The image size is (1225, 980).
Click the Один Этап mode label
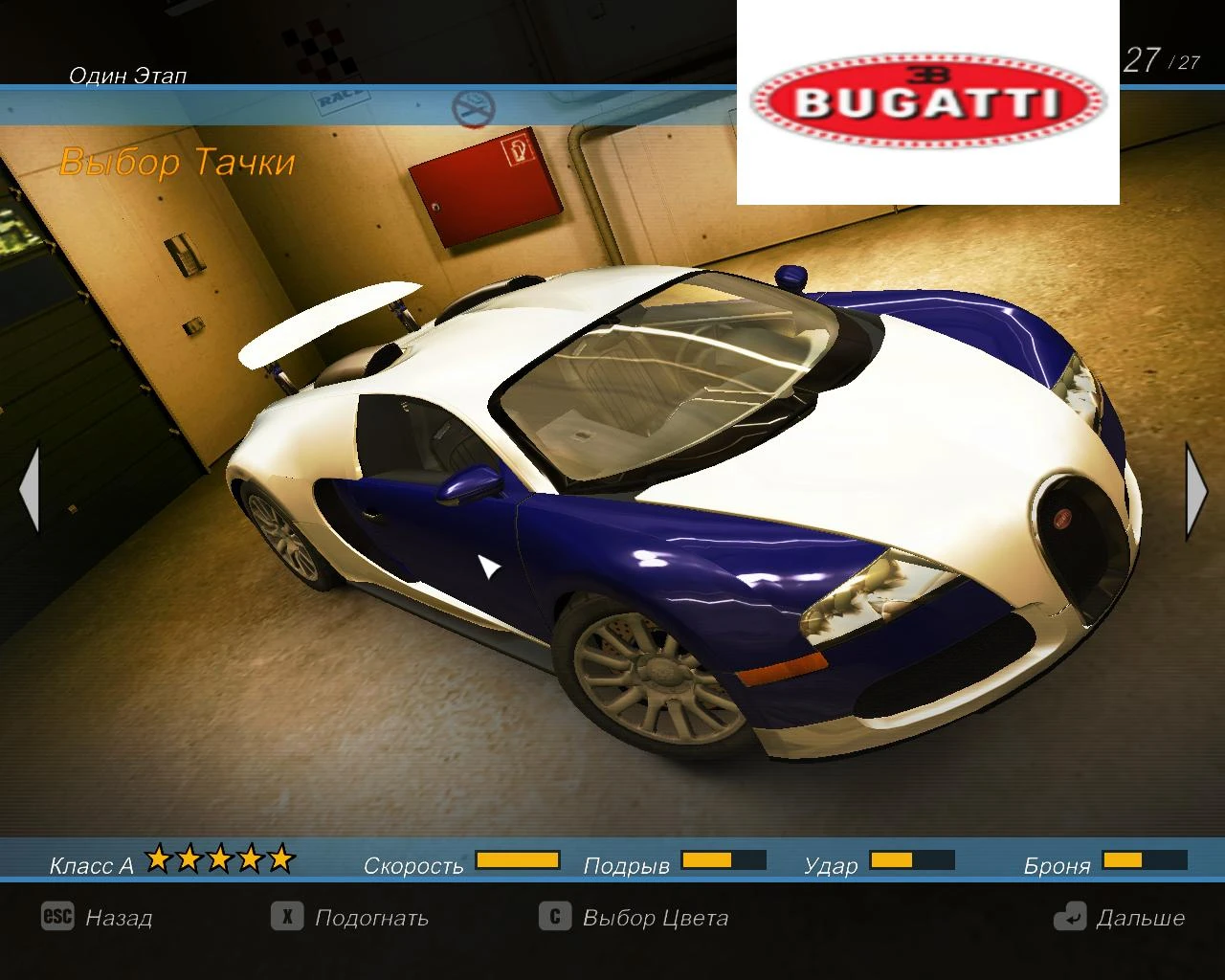126,75
